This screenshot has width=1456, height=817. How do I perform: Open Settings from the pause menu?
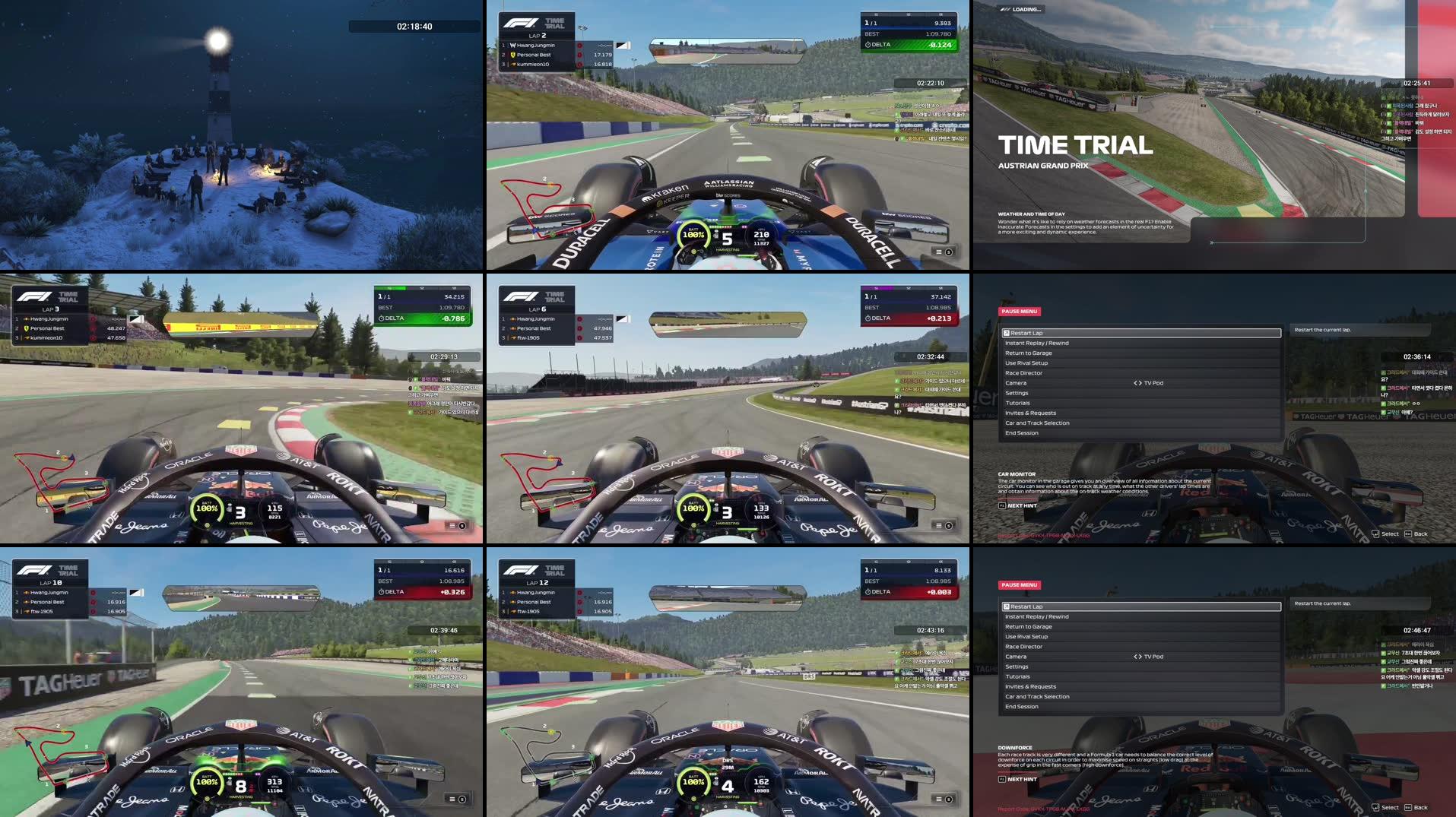(x=1018, y=393)
